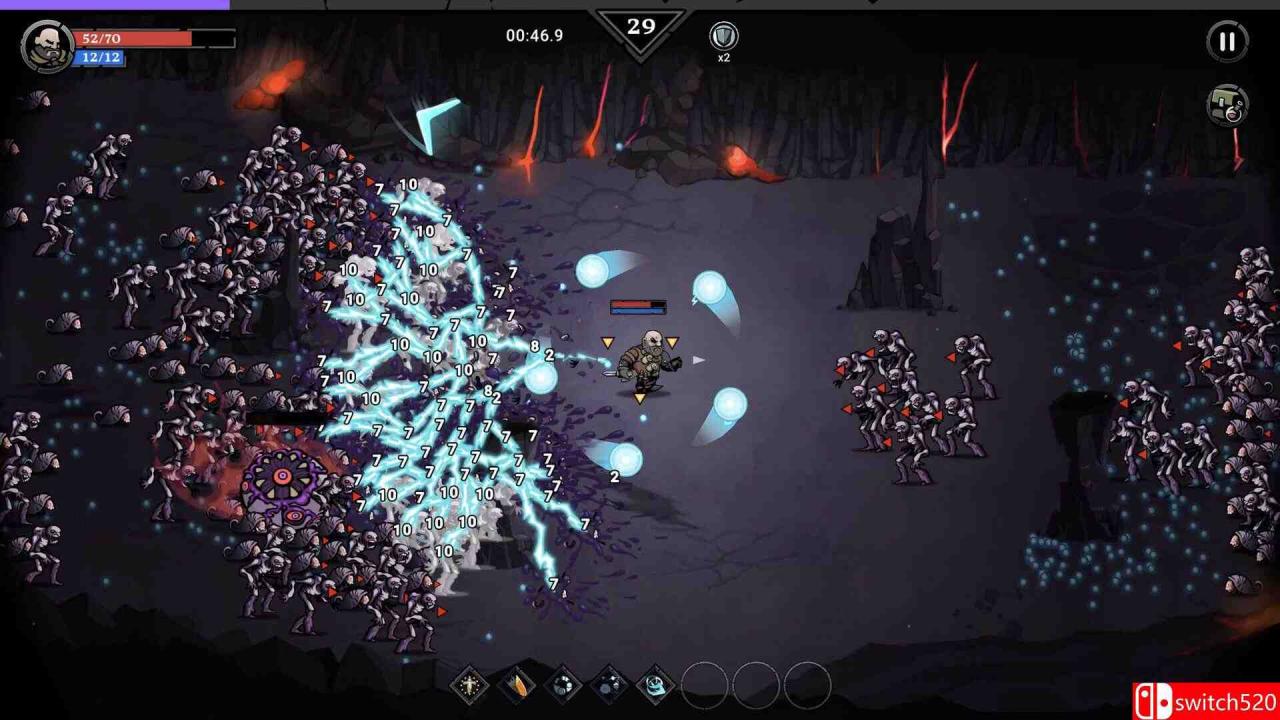Select the third empty skill slot
This screenshot has width=1280, height=720.
tap(809, 684)
